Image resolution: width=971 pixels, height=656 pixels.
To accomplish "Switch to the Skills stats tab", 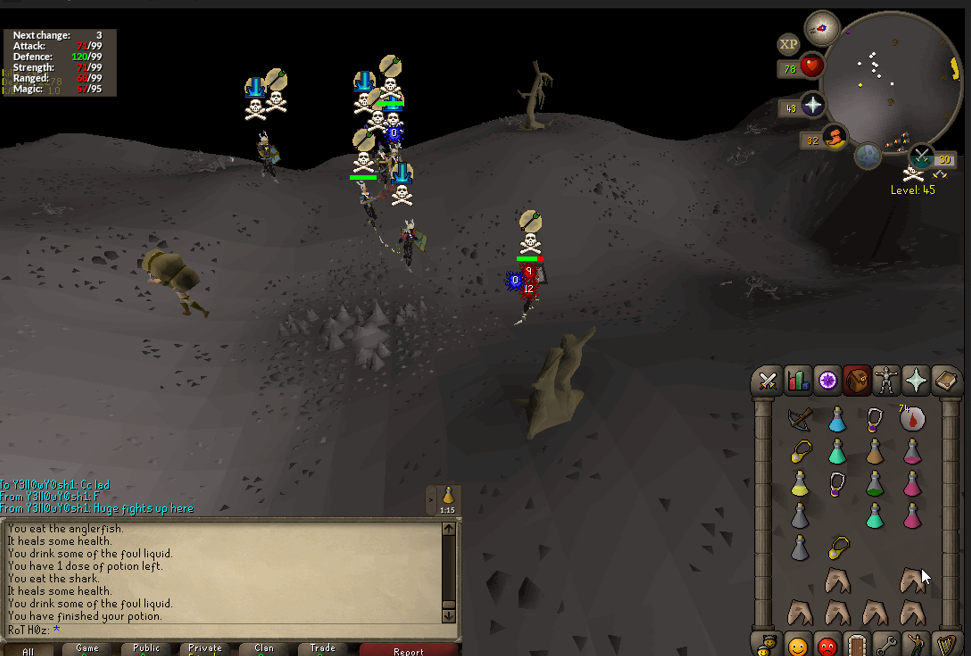I will (798, 380).
